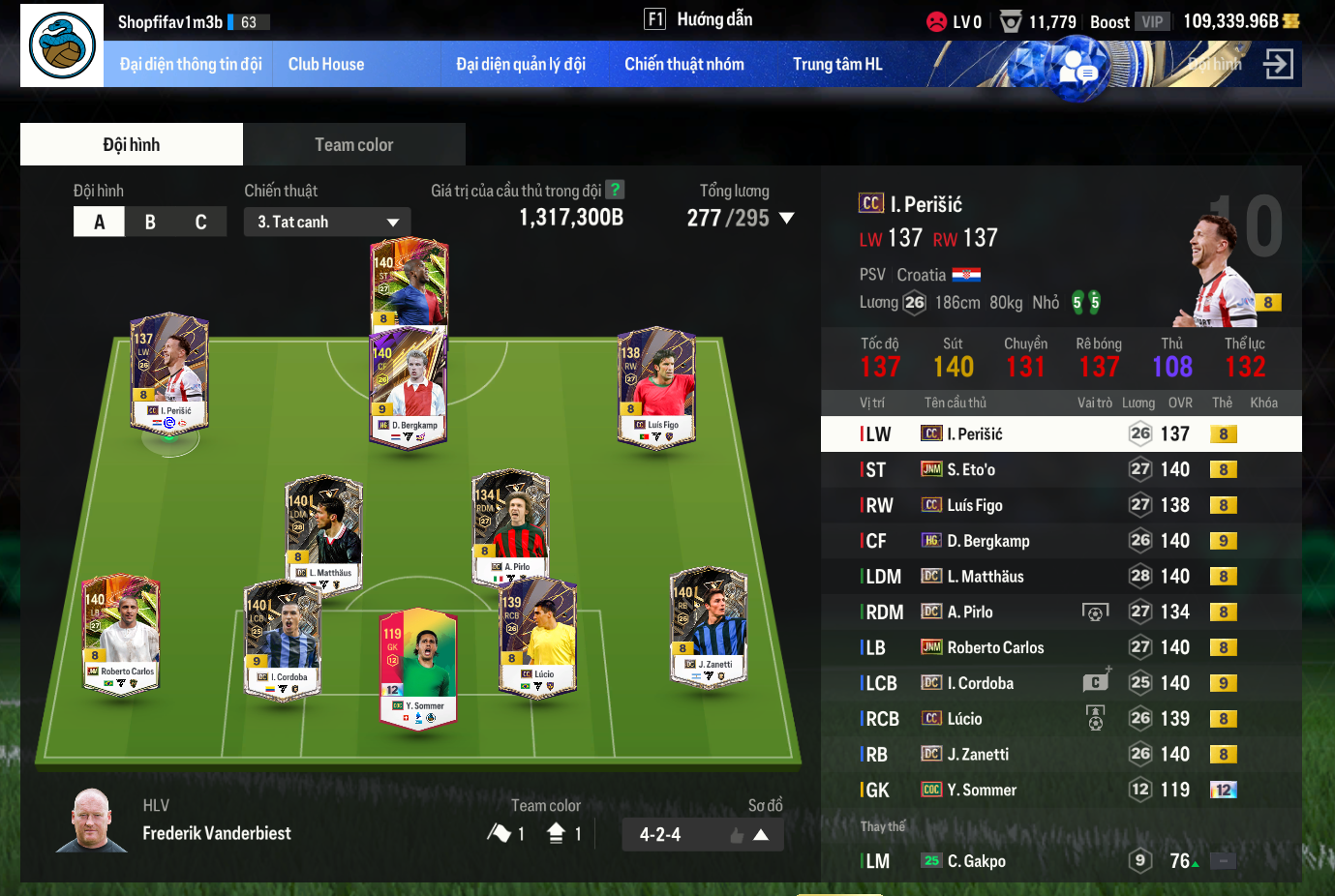Go to Chiến thuật nhóm
The height and width of the screenshot is (896, 1335).
click(x=683, y=65)
